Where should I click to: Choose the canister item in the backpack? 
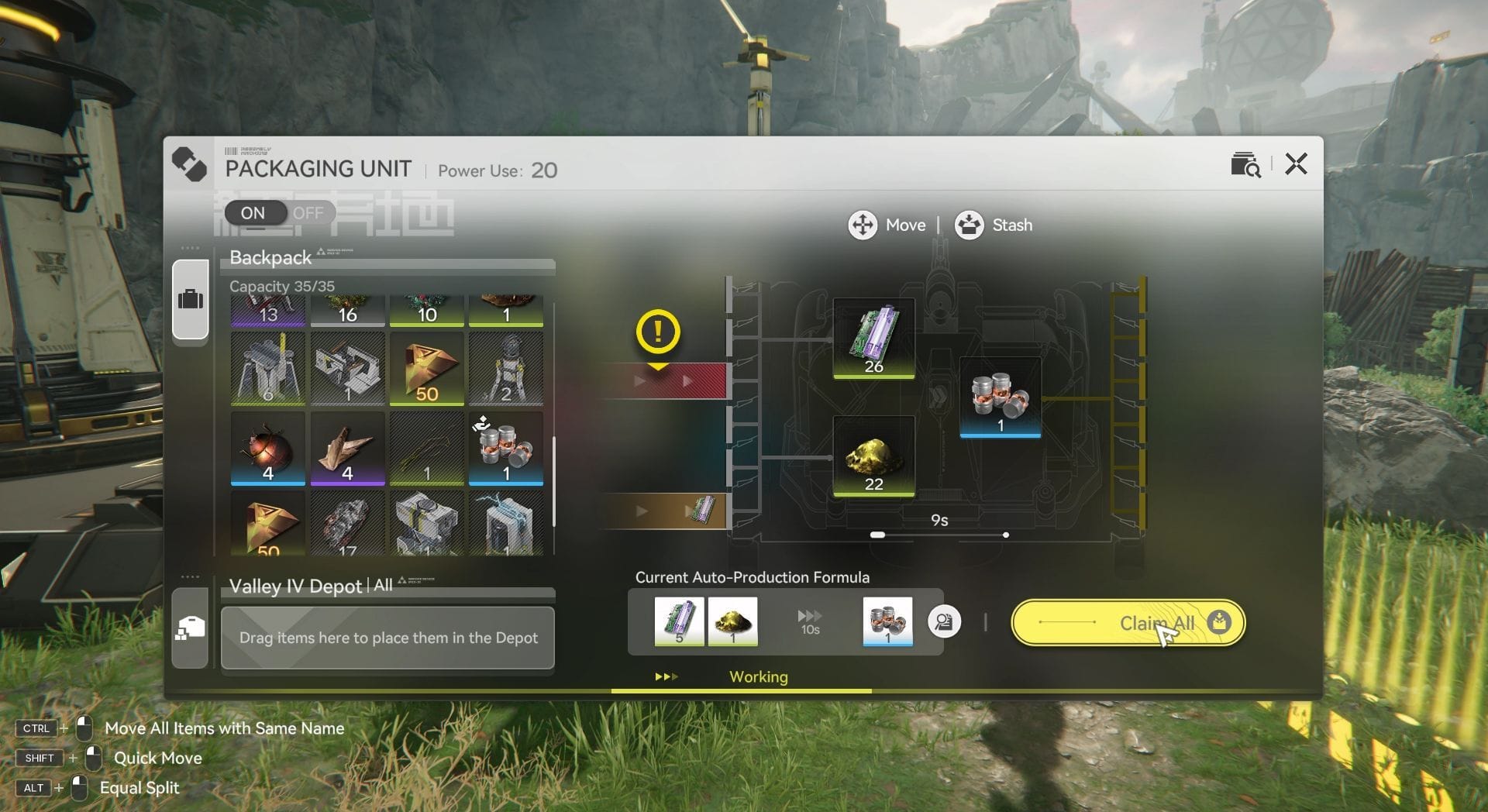(x=505, y=449)
